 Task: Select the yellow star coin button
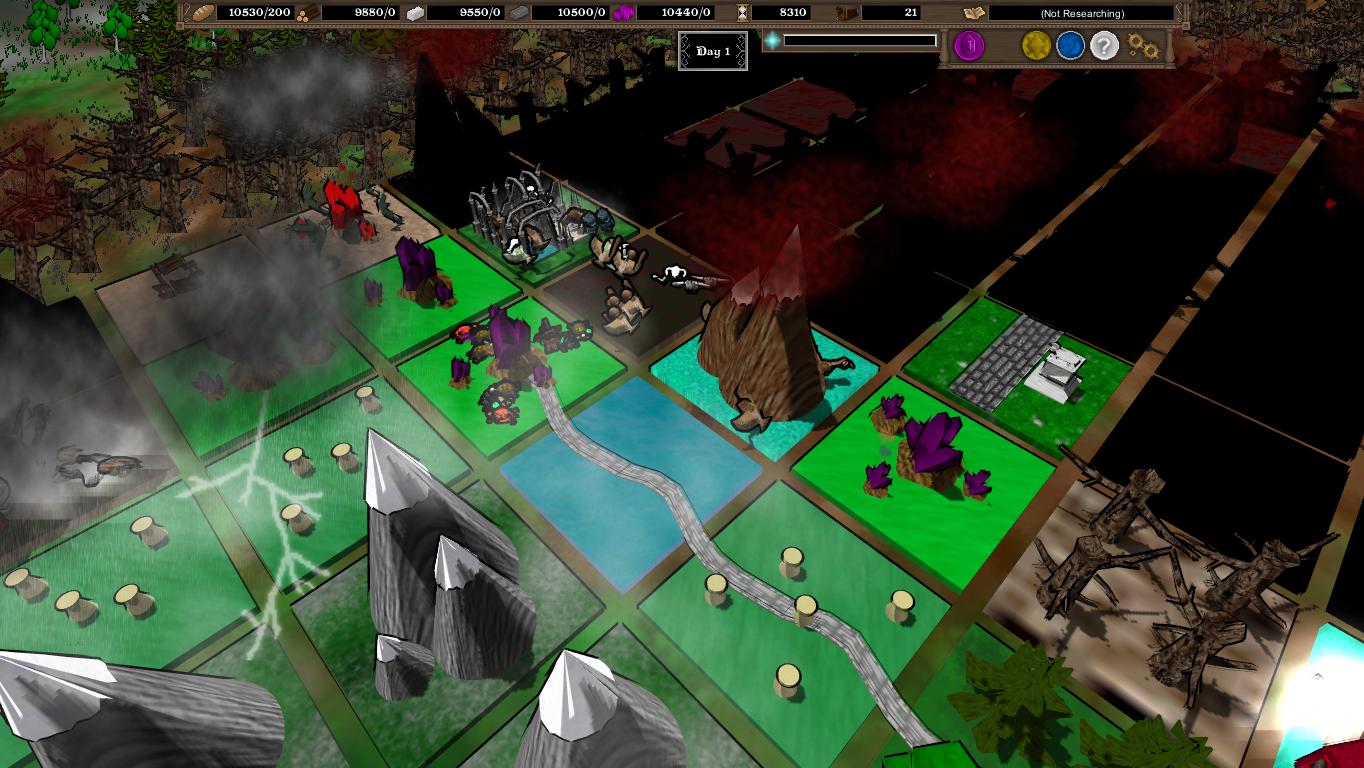pyautogui.click(x=1035, y=46)
